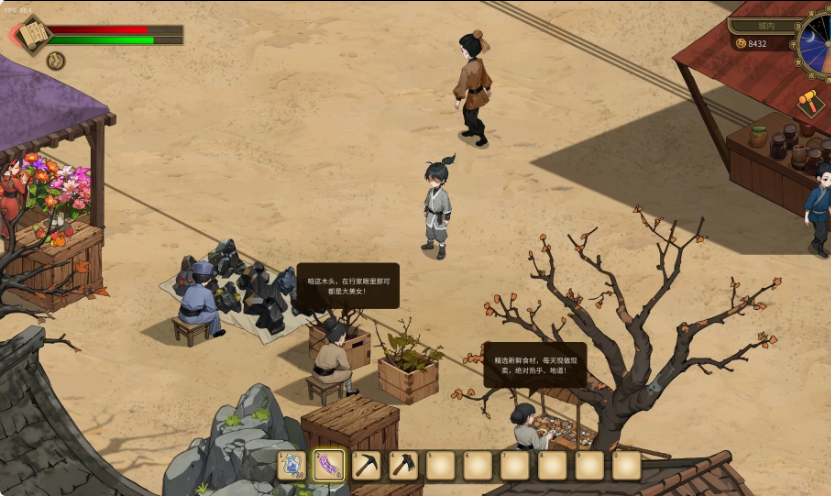Click the round boot icon under the bars

pos(56,60)
